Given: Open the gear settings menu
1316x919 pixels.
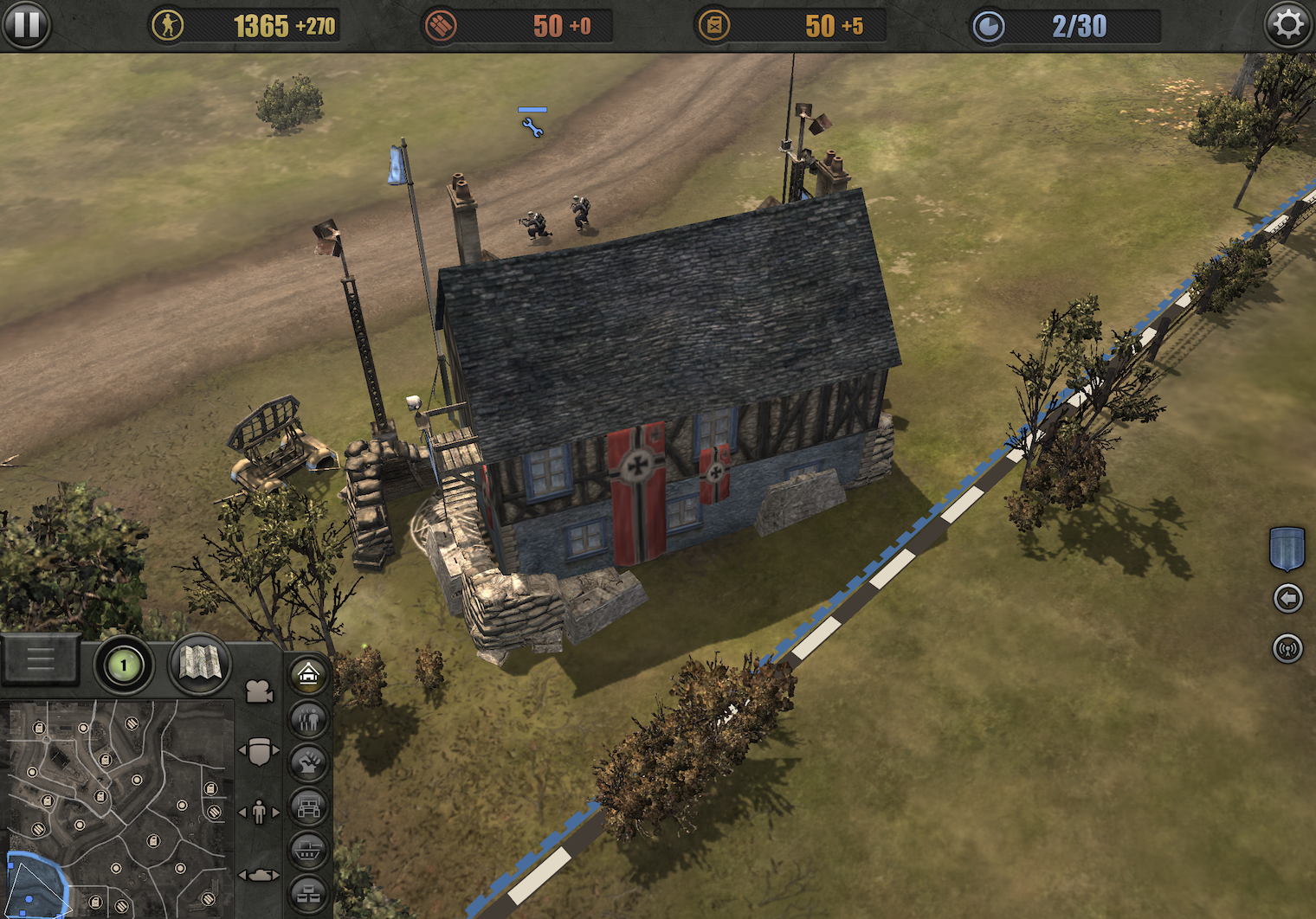Looking at the screenshot, I should tap(1287, 24).
